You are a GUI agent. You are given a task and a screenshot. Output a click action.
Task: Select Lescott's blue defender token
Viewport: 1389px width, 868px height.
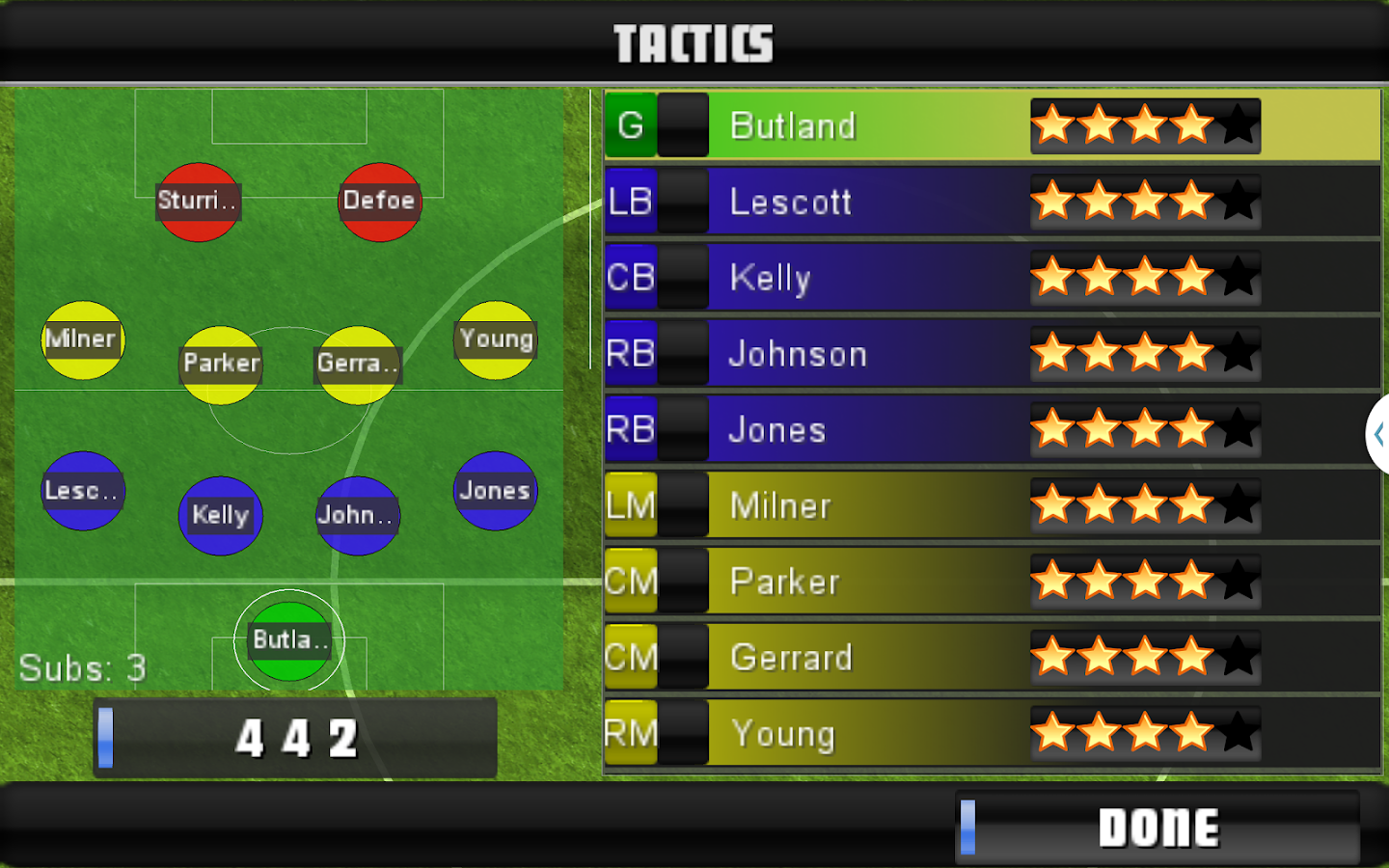83,491
